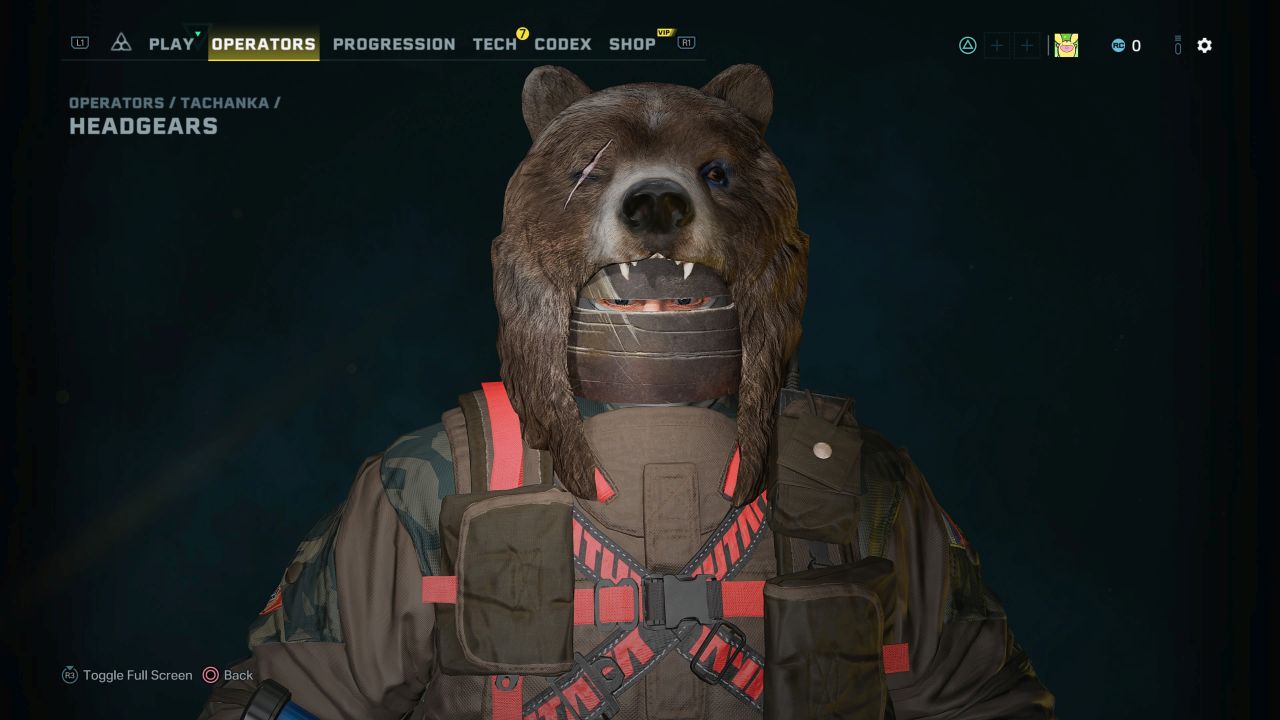Click the triangle button icon for notifications

coord(966,45)
